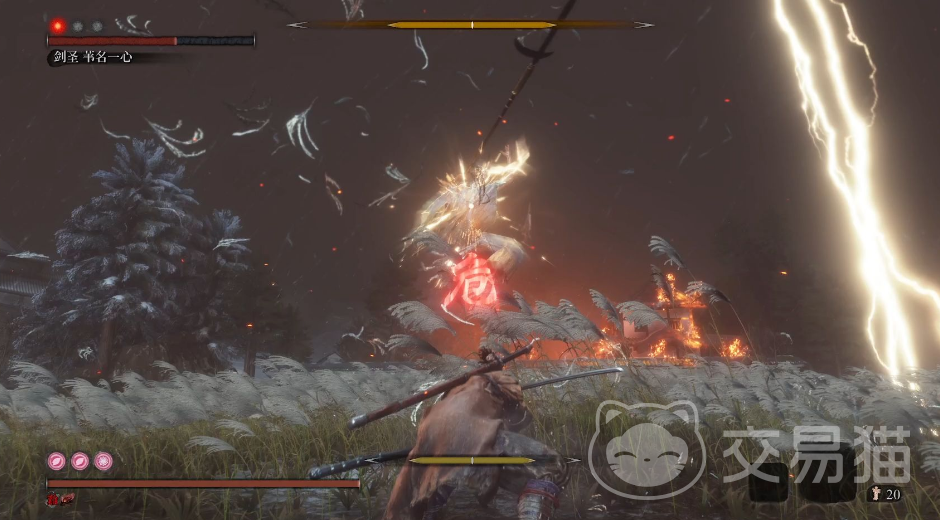Screen dimensions: 940x520
Task: Click the 交易猫 cat logo watermark
Action: tap(646, 448)
